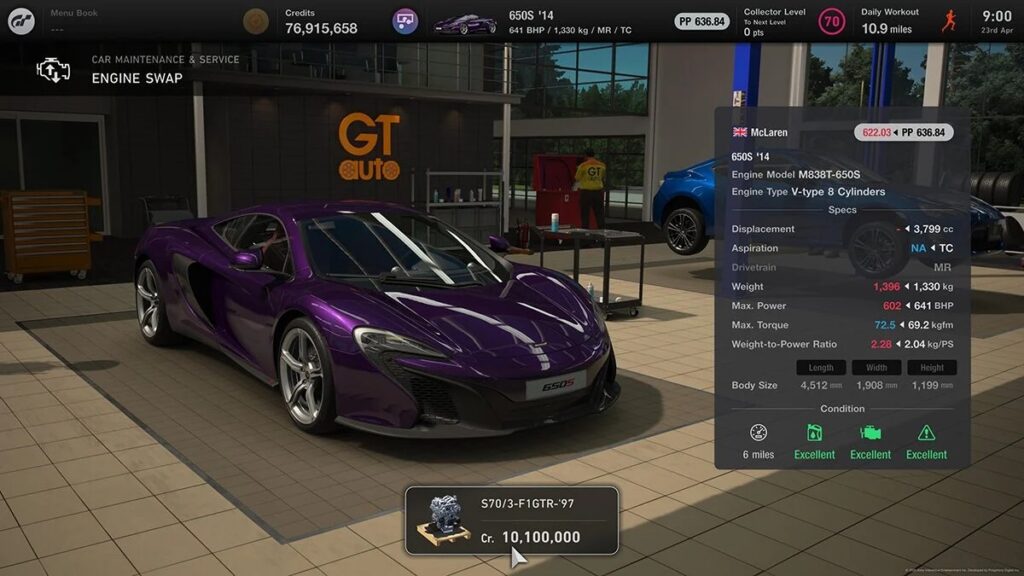
Task: Open the Collector Level badge
Action: 831,21
